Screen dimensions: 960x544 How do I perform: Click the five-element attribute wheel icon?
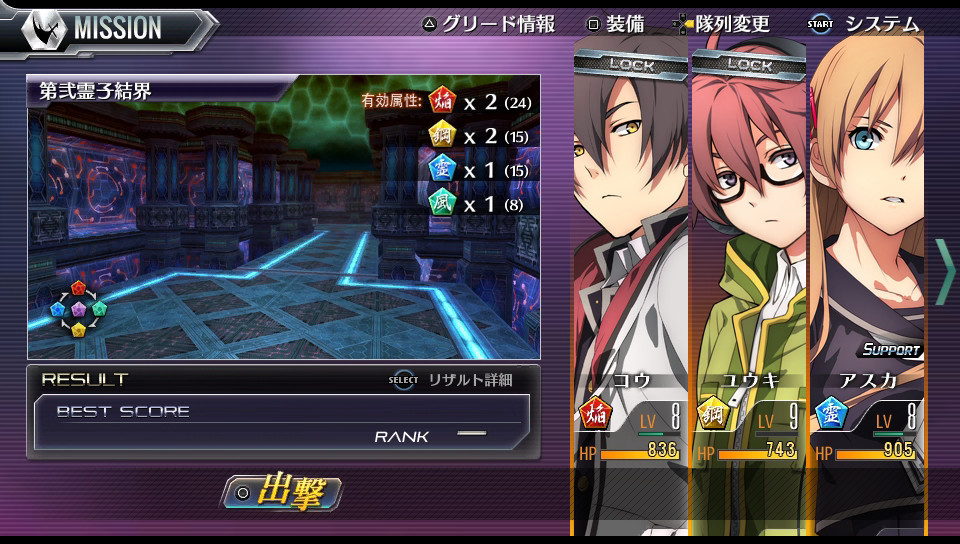[x=79, y=308]
